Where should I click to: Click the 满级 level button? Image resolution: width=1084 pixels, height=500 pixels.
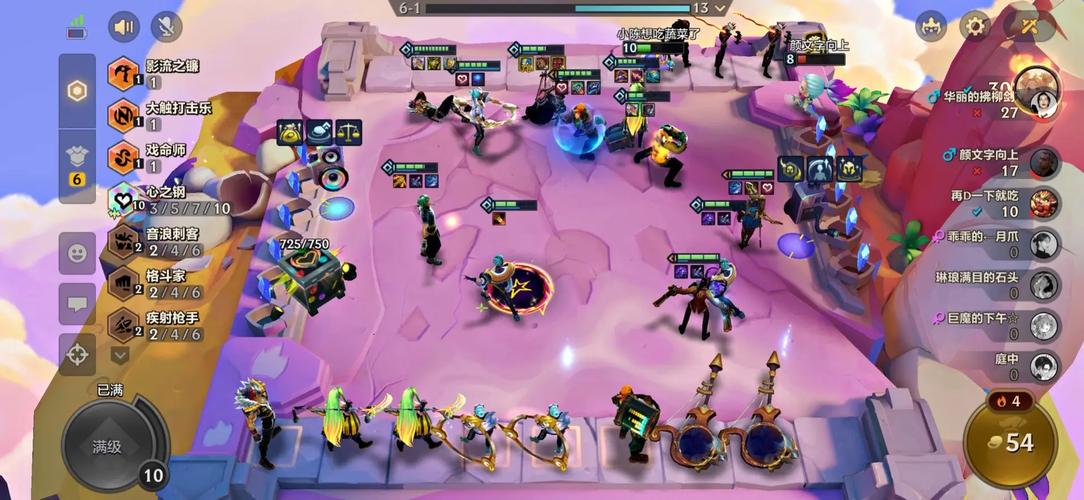tap(108, 446)
